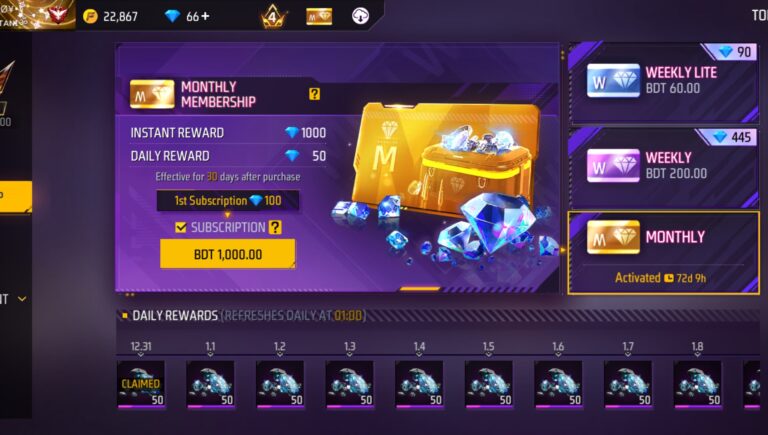768x435 pixels.
Task: Buy monthly membership for BDT 1,000.00
Action: [227, 254]
